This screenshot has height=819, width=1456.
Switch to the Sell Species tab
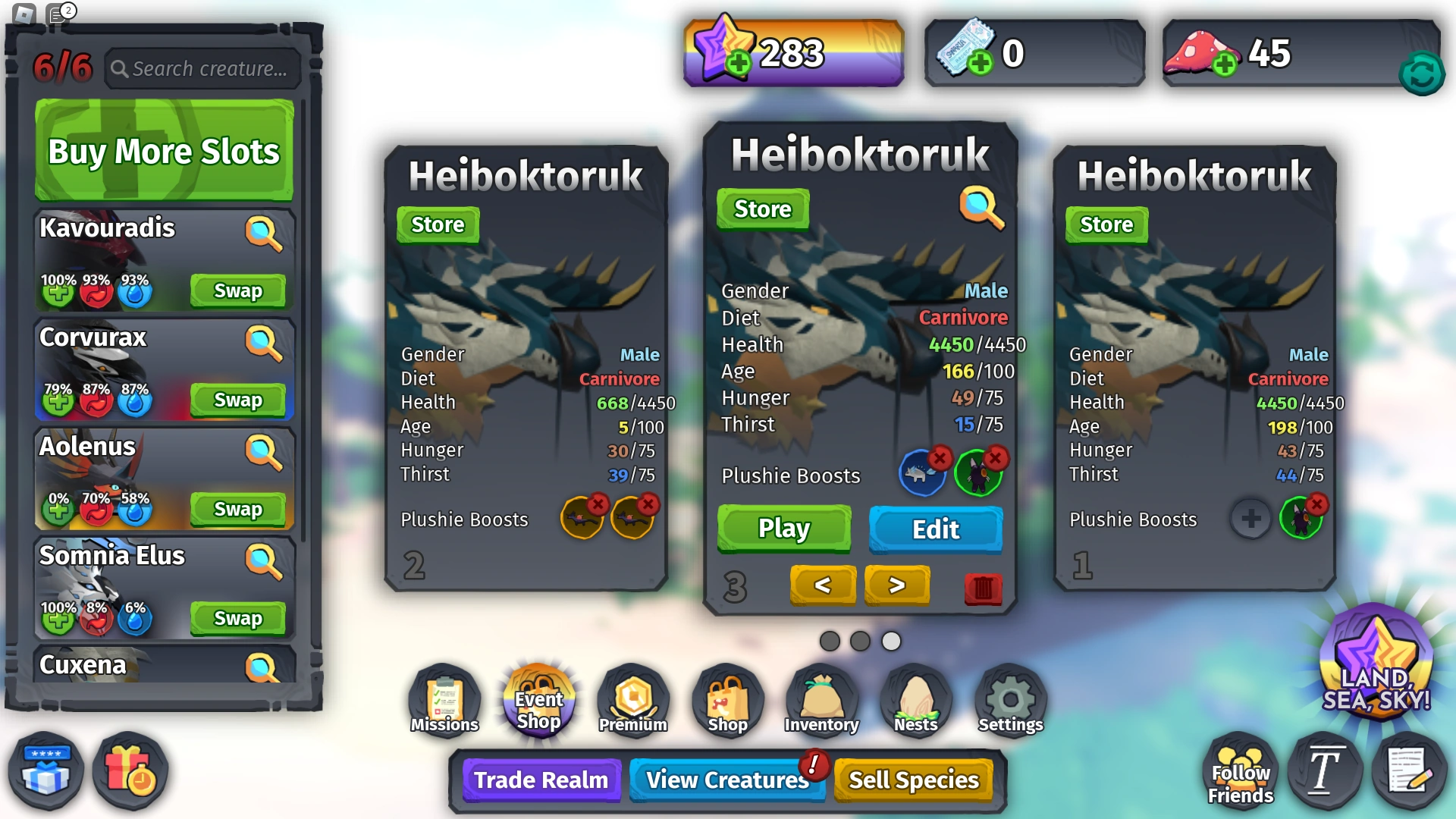[x=914, y=779]
